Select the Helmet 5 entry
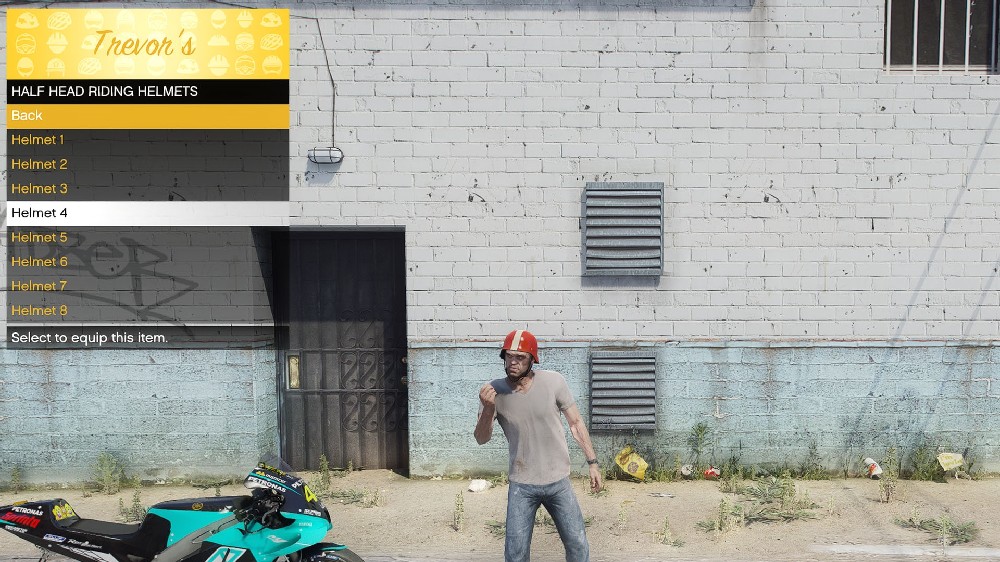 pyautogui.click(x=147, y=237)
